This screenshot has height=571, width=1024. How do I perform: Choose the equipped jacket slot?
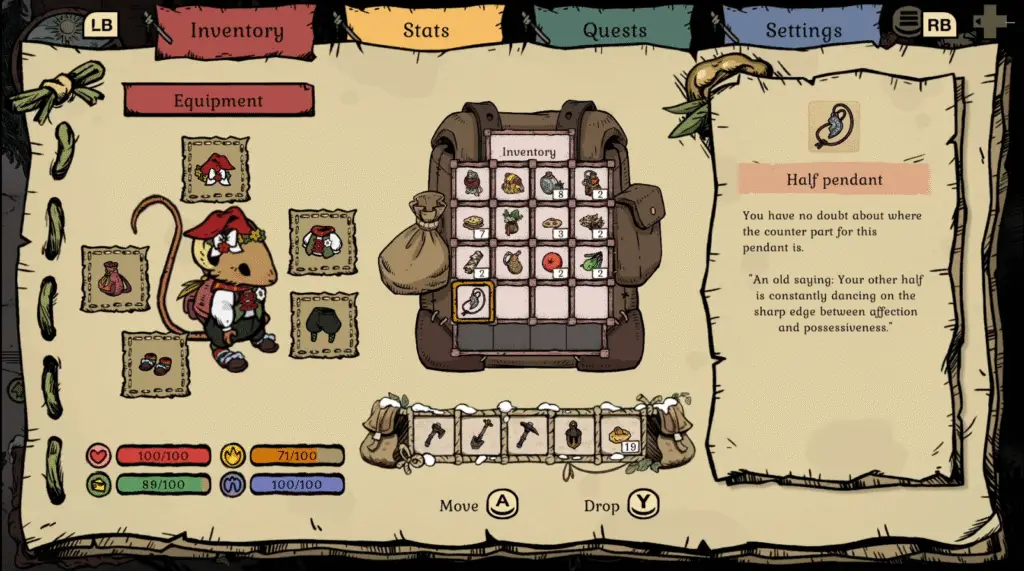pos(322,242)
